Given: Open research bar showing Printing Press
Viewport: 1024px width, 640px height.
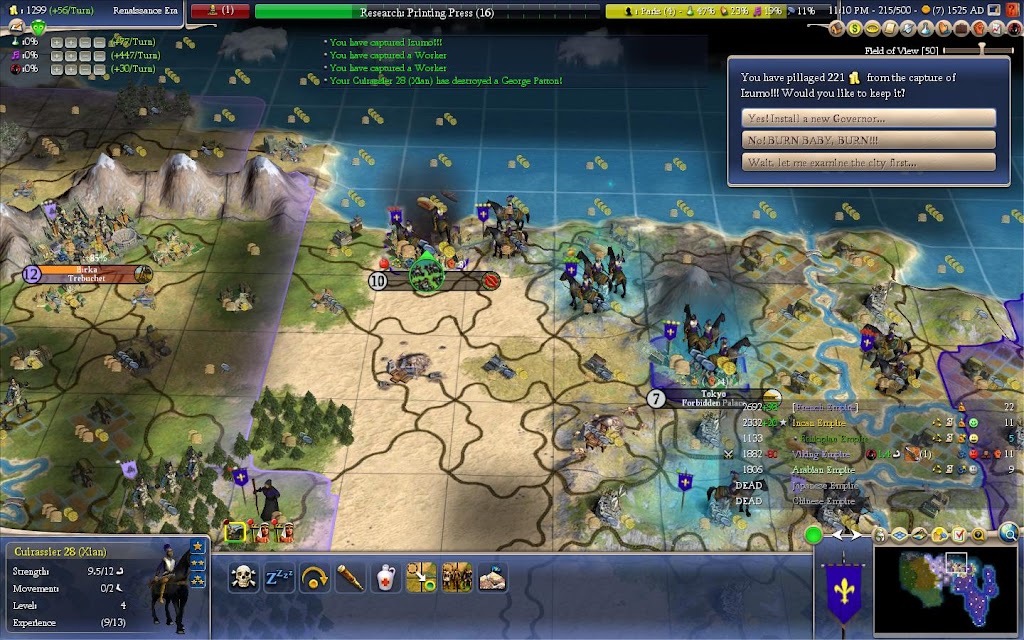Looking at the screenshot, I should pyautogui.click(x=428, y=12).
